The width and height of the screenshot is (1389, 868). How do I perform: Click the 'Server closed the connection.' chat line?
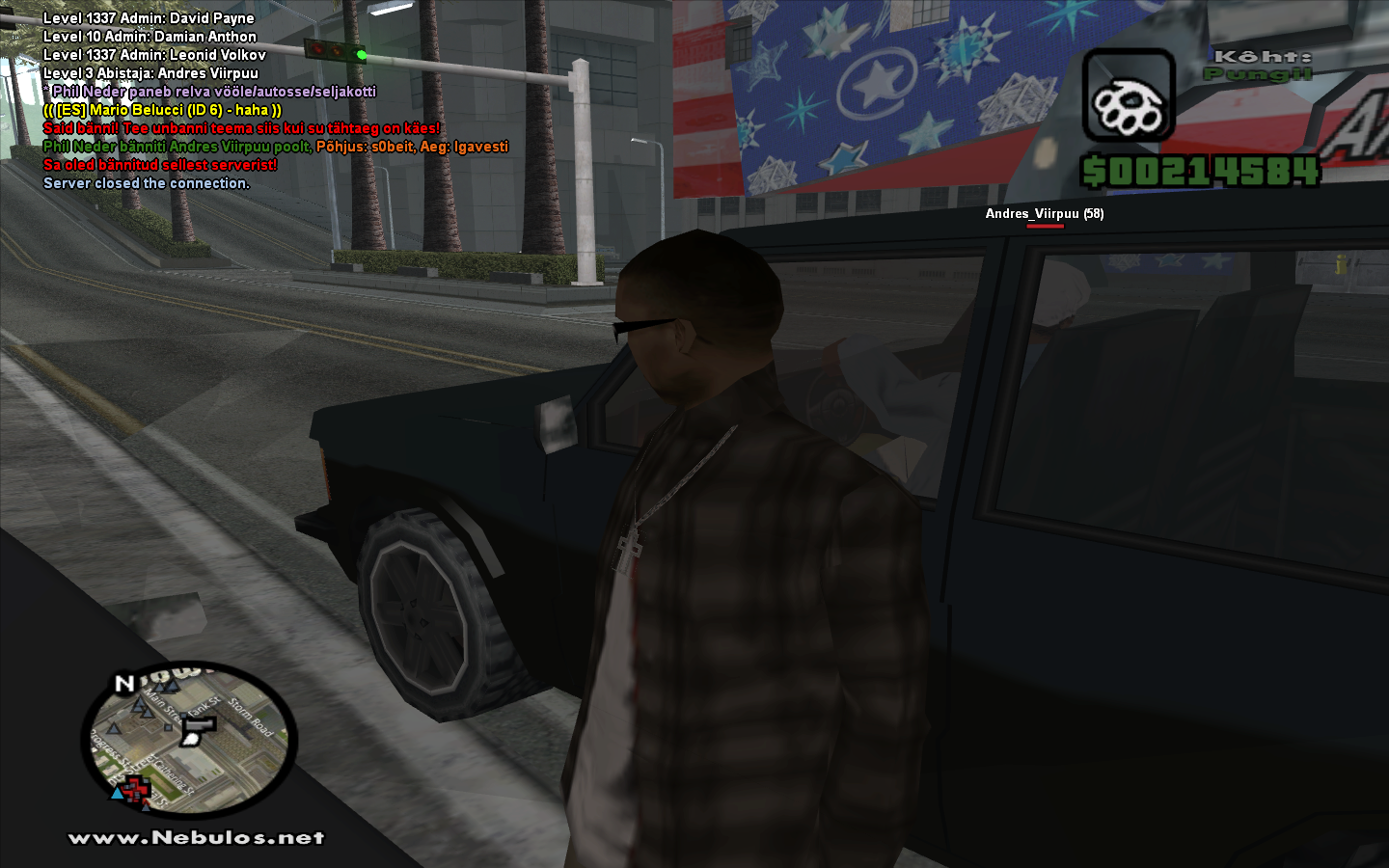(147, 183)
